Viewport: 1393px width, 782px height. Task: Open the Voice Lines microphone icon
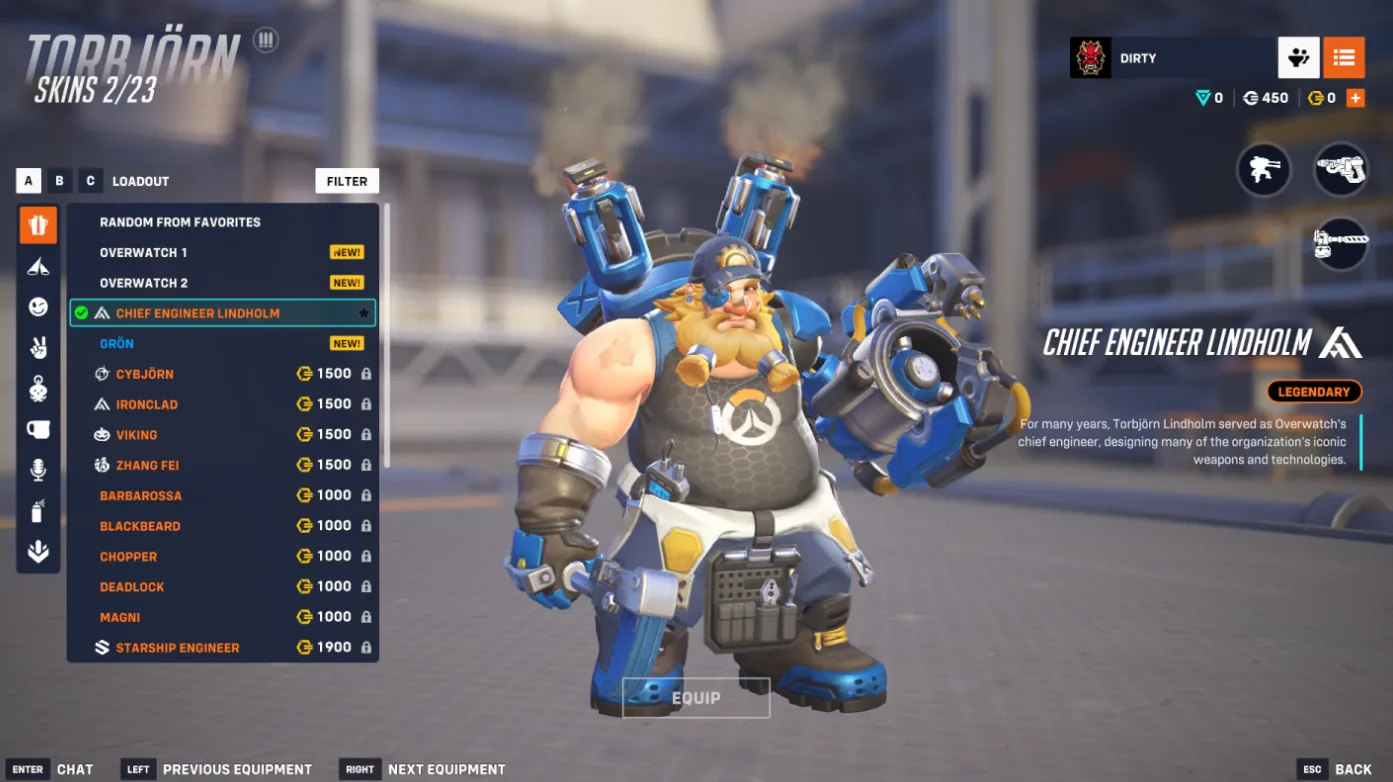point(37,471)
